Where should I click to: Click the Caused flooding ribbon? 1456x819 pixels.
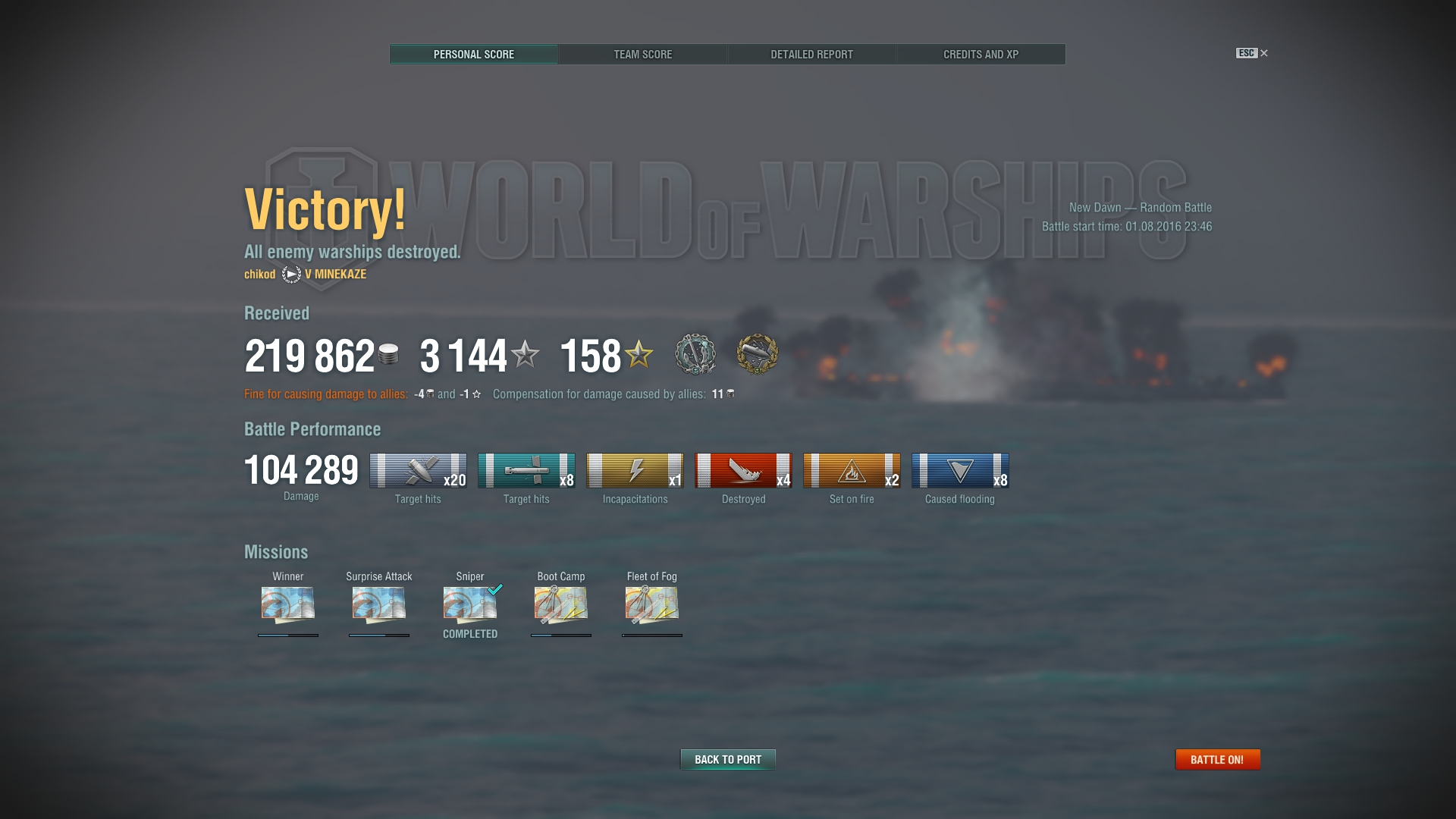point(960,471)
